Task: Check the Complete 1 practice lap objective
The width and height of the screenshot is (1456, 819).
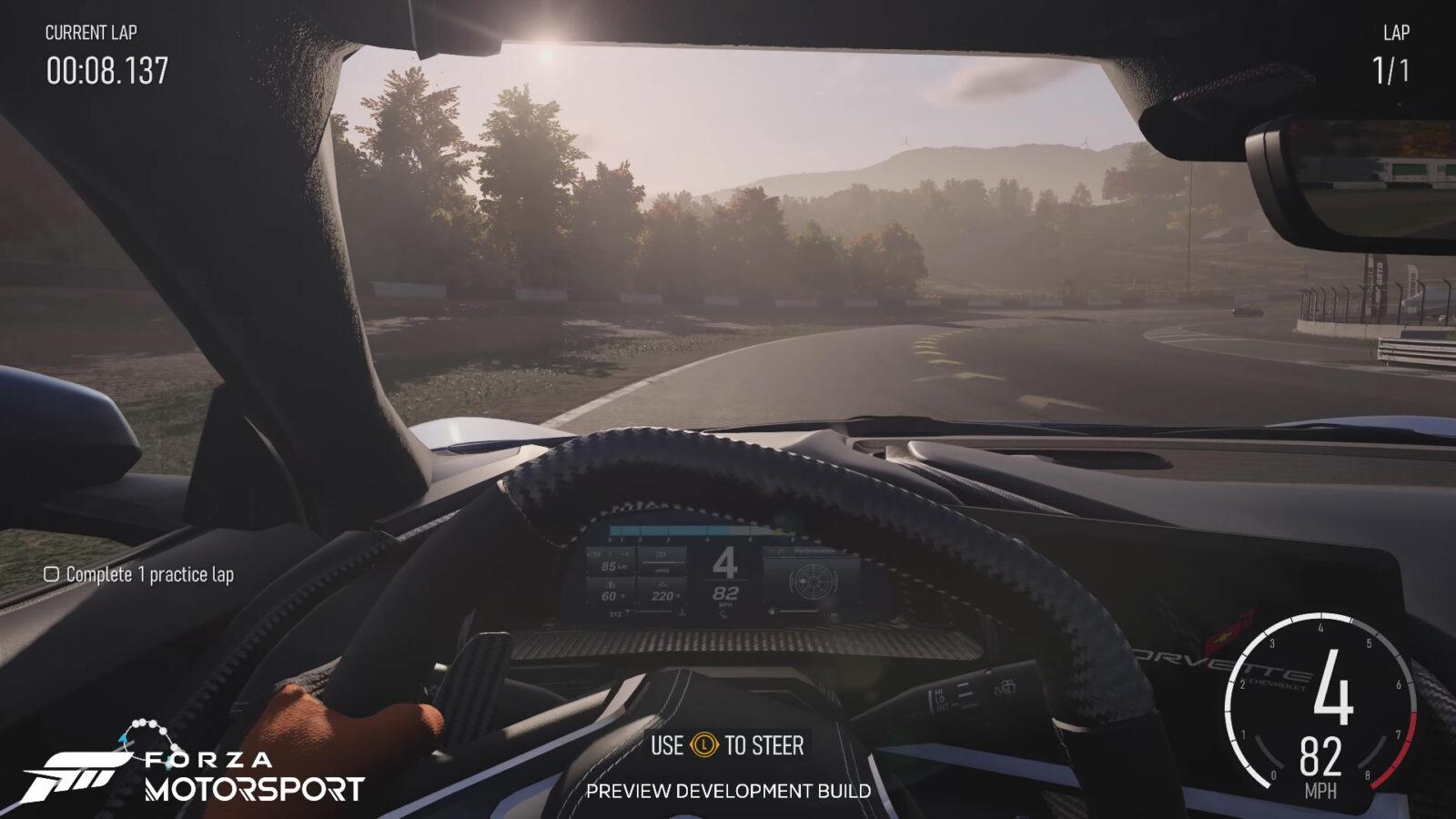Action: [51, 574]
